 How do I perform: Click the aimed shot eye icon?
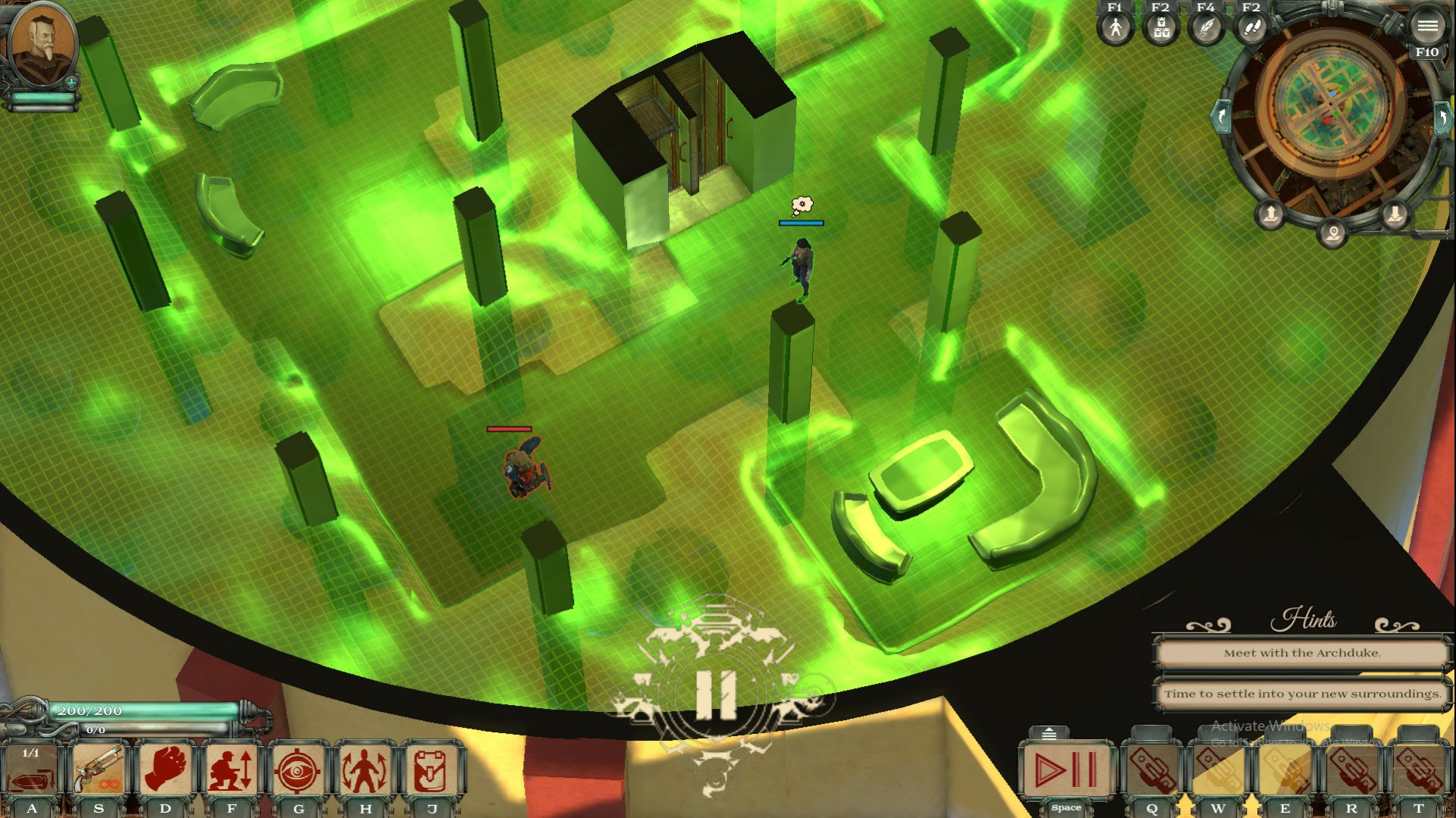point(299,768)
